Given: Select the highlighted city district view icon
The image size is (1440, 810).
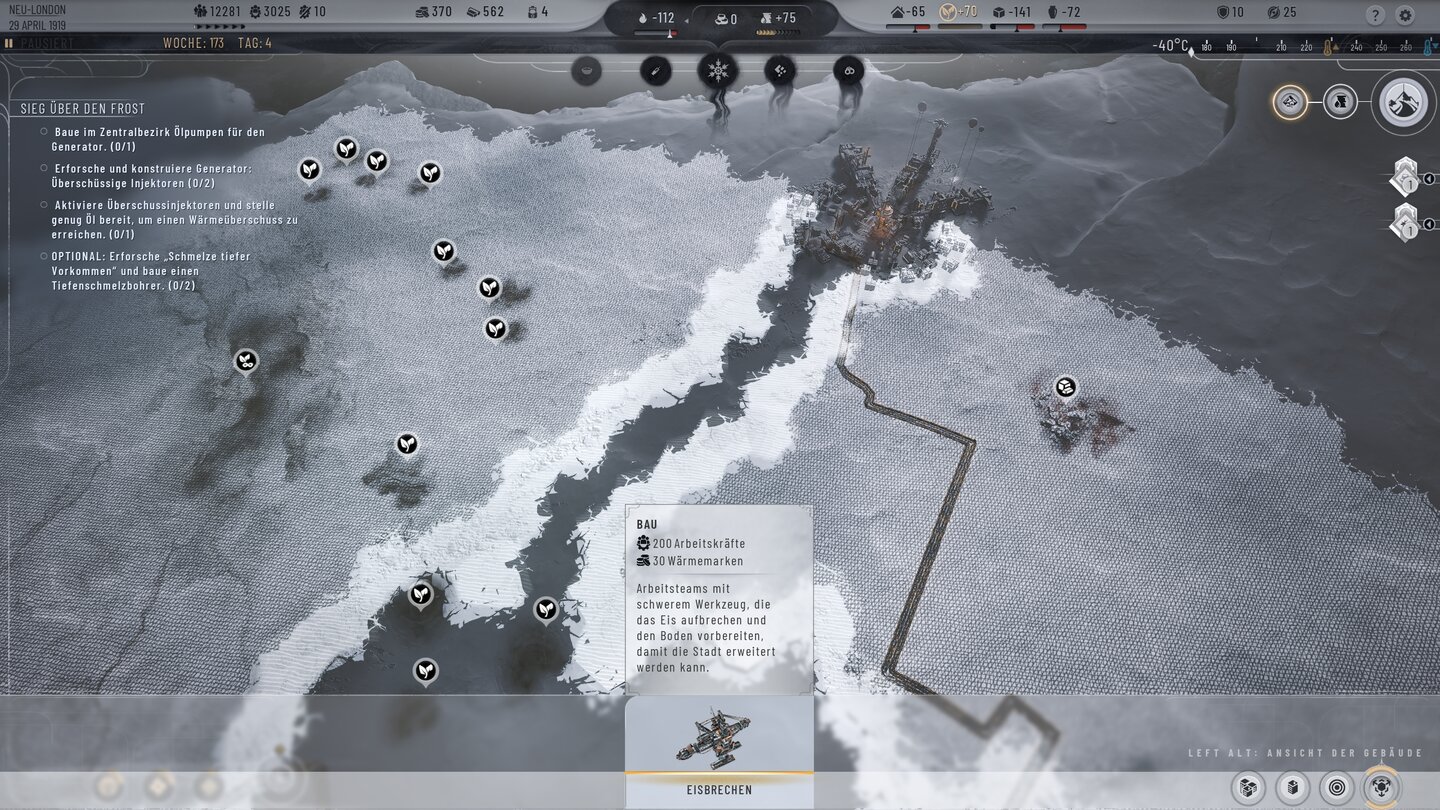Looking at the screenshot, I should click(1290, 101).
